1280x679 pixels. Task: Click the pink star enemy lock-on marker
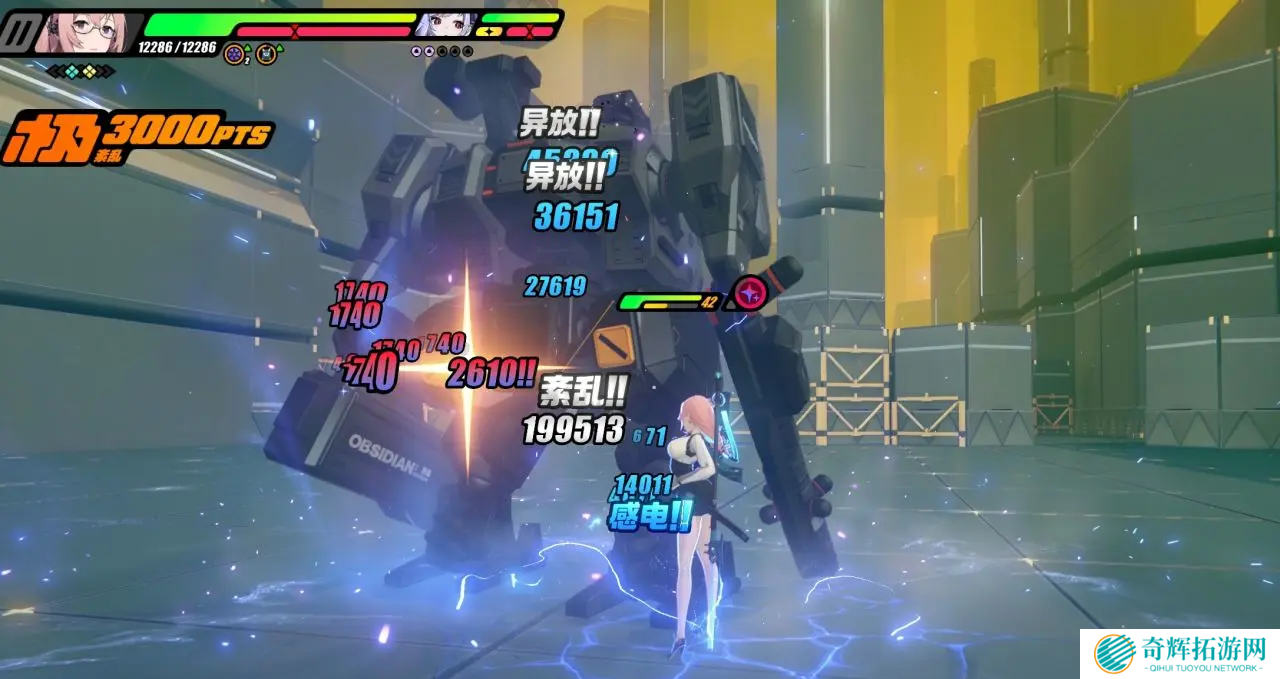click(748, 293)
